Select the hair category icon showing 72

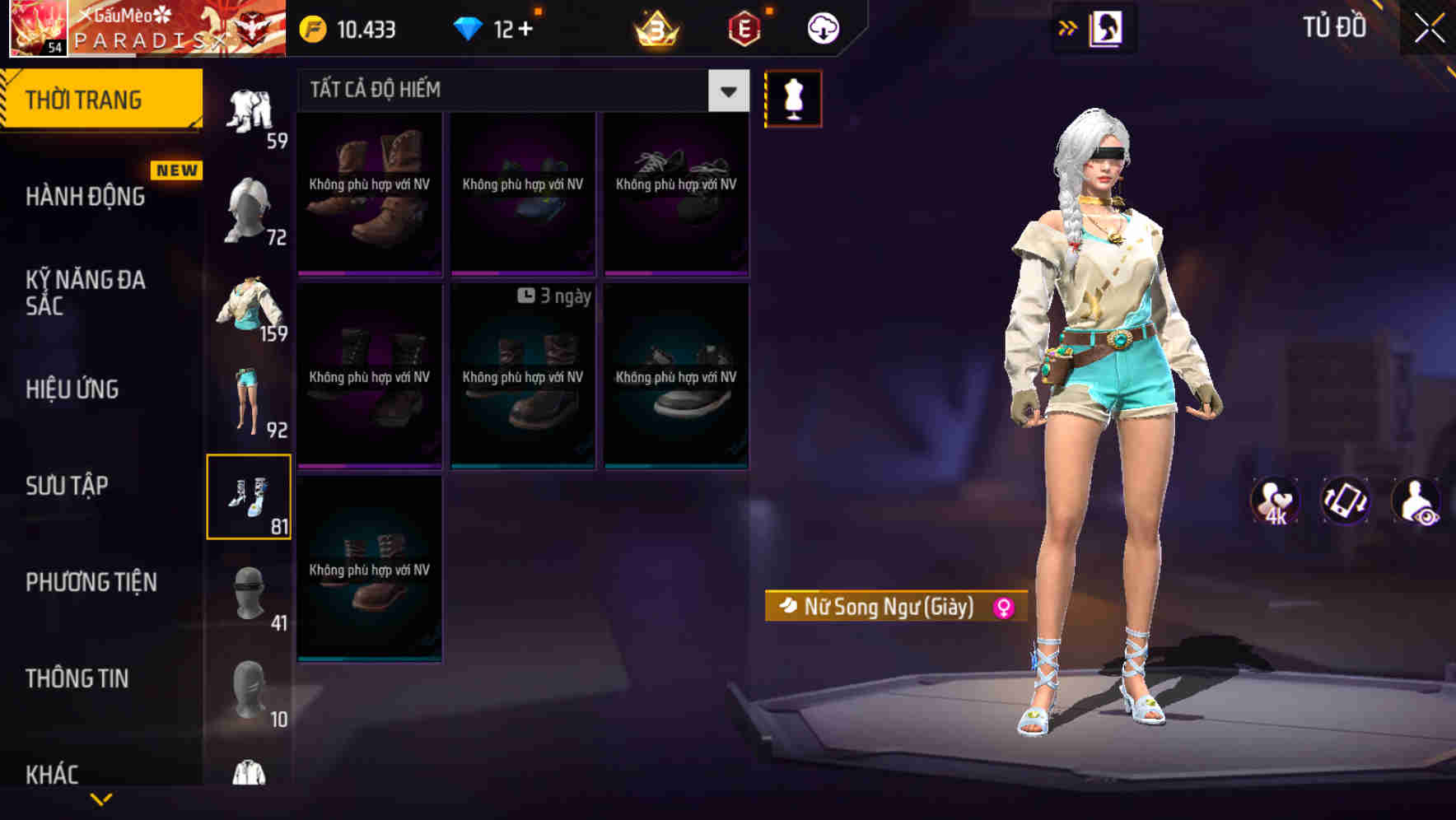pyautogui.click(x=250, y=210)
